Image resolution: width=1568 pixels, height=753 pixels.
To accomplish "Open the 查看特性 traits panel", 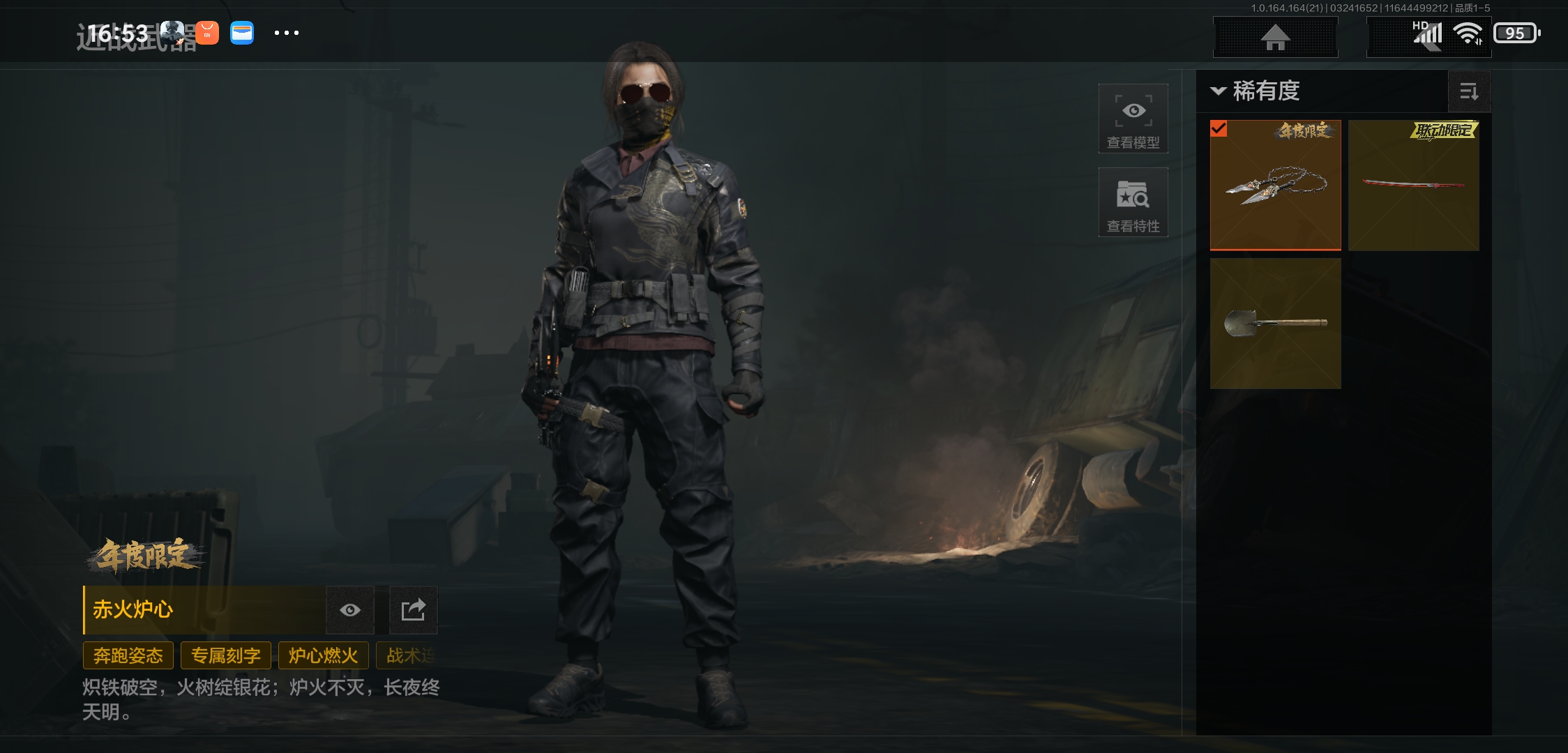I will click(1133, 202).
